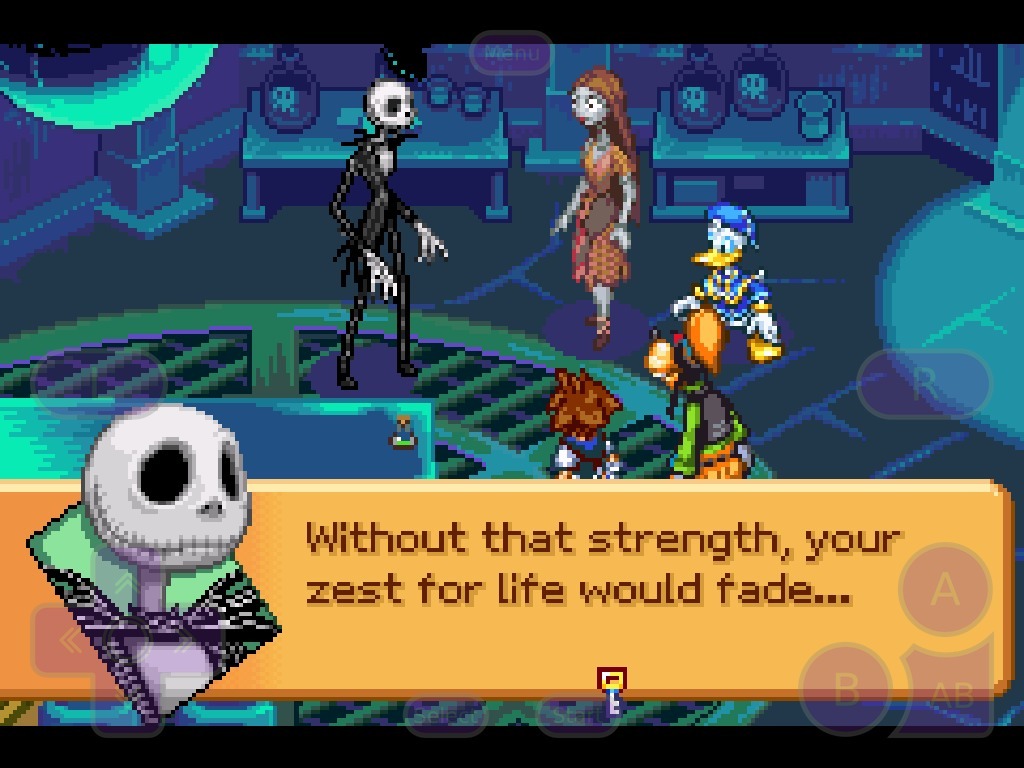The image size is (1024, 768).
Task: Tap the R shoulder button
Action: click(924, 383)
